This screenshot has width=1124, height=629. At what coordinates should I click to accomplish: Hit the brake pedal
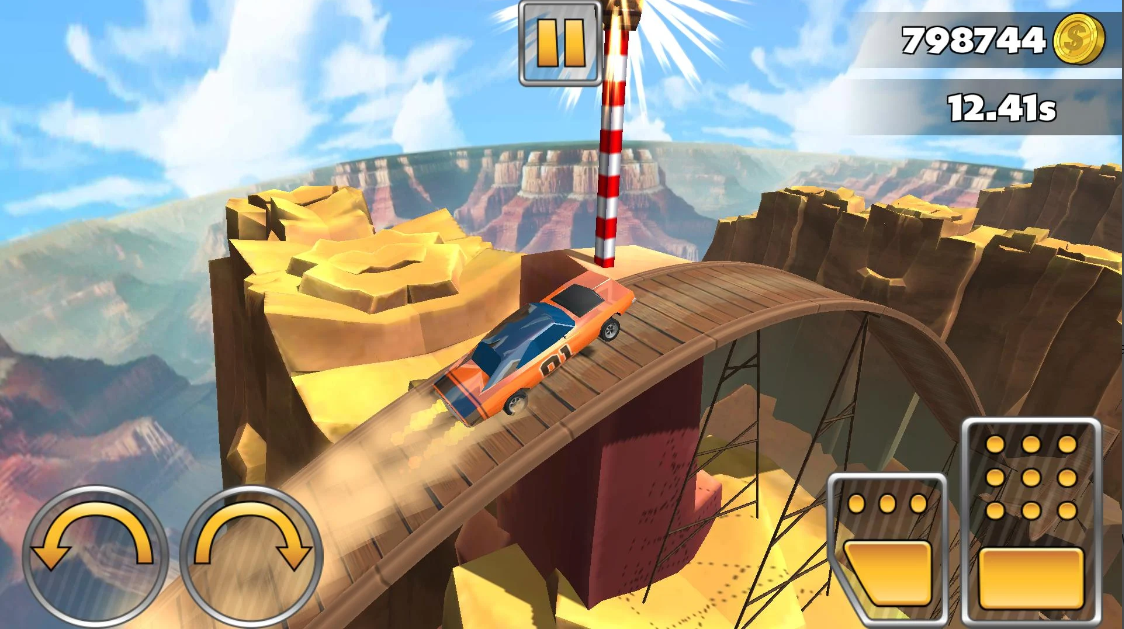[887, 547]
